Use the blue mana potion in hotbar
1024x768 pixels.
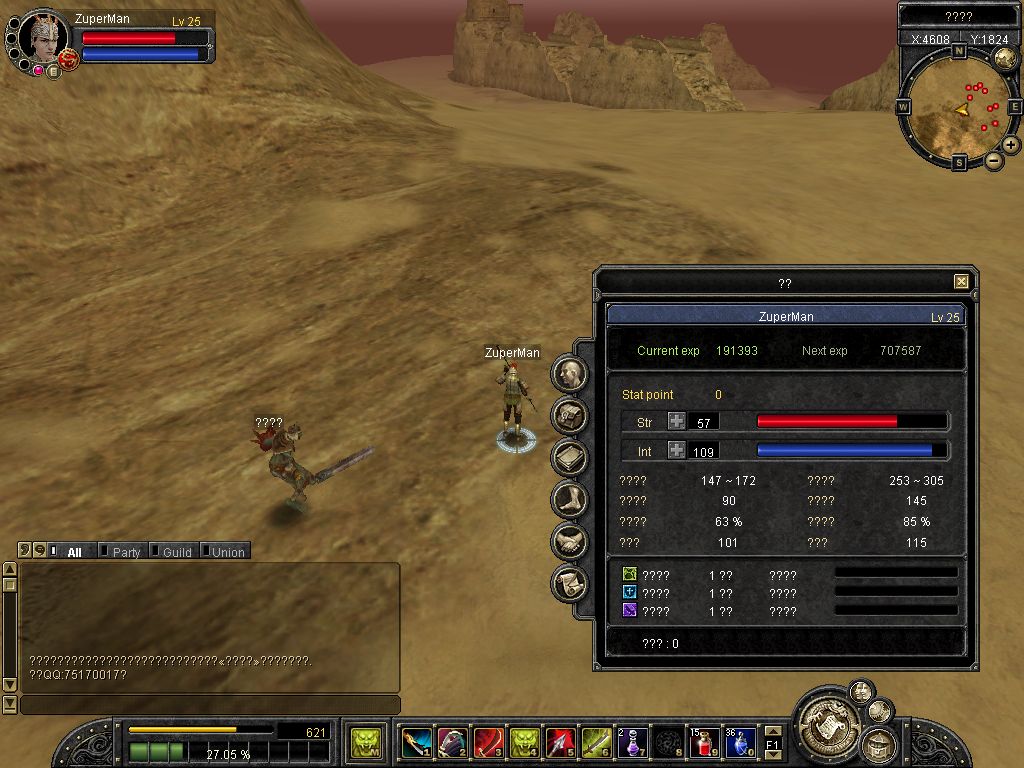pyautogui.click(x=740, y=743)
